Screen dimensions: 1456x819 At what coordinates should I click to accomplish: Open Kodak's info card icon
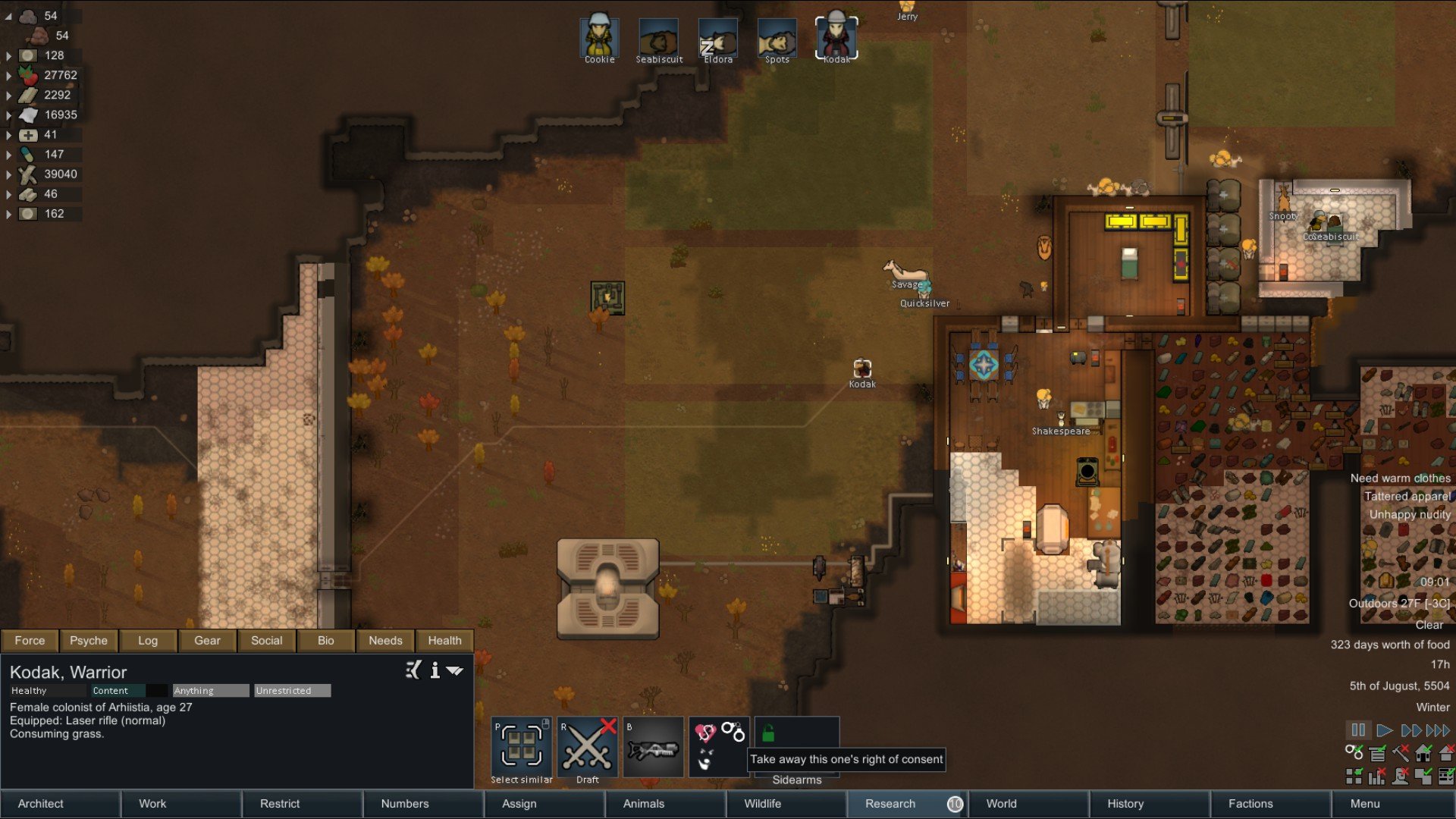435,670
